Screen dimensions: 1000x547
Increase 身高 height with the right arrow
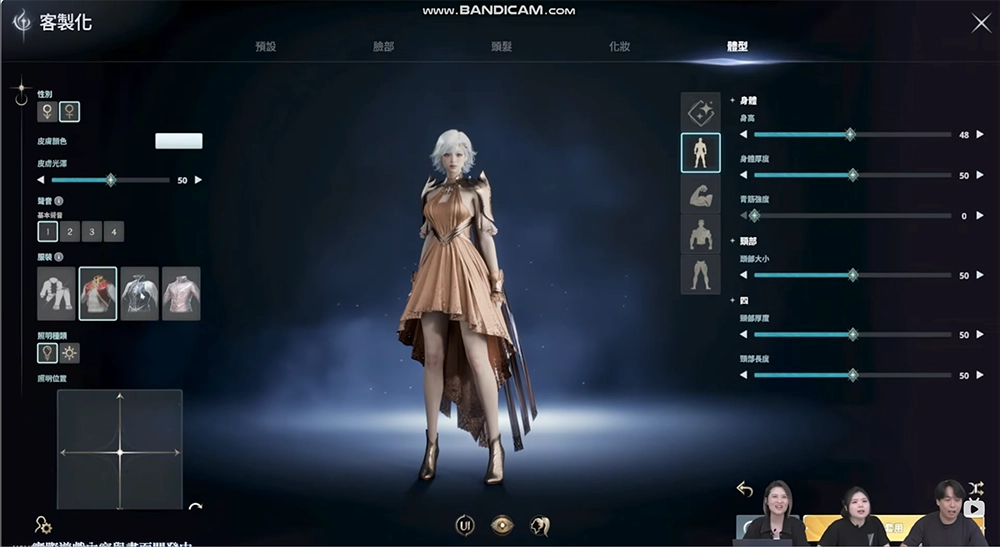[x=980, y=134]
